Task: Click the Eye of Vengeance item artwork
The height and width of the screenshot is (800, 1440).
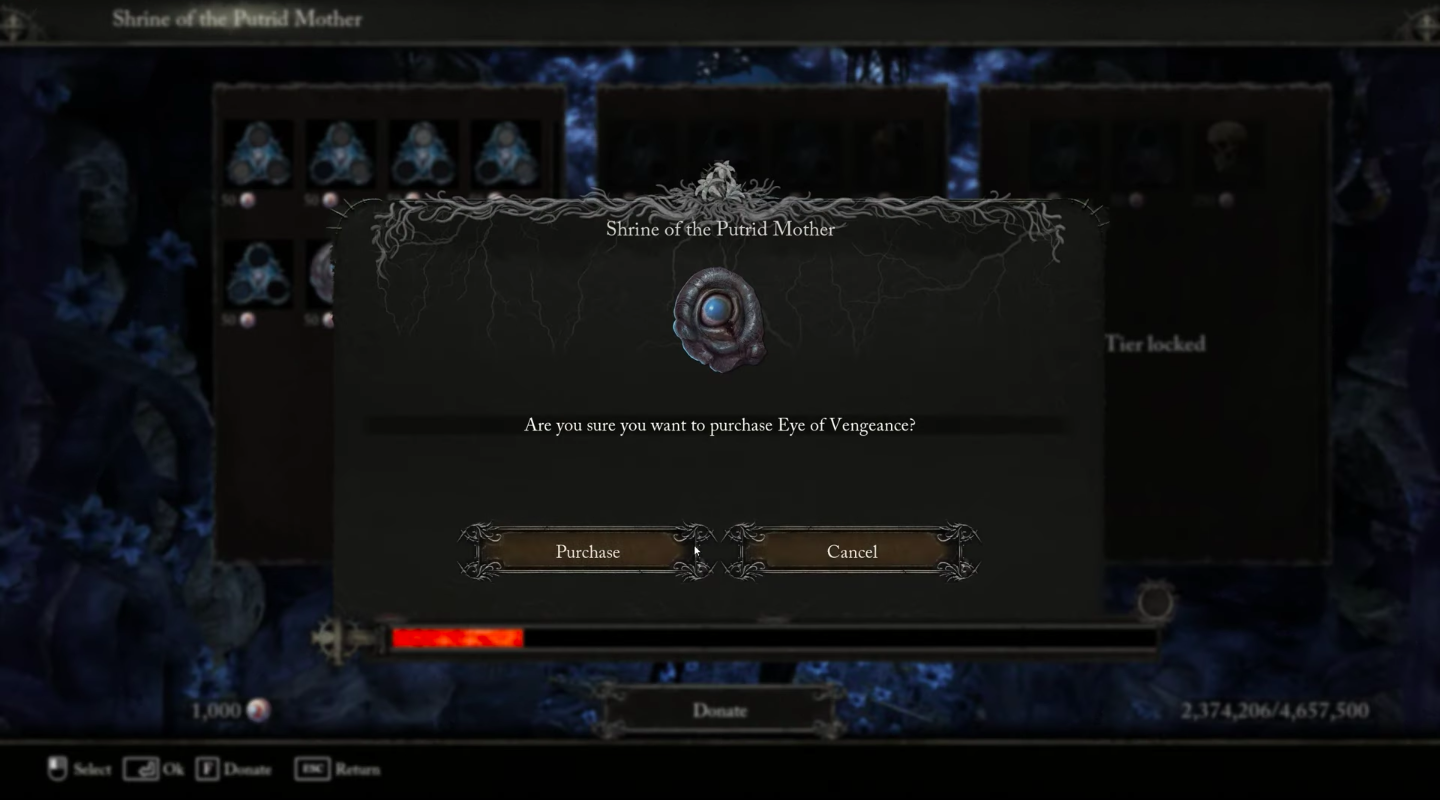Action: pyautogui.click(x=722, y=318)
